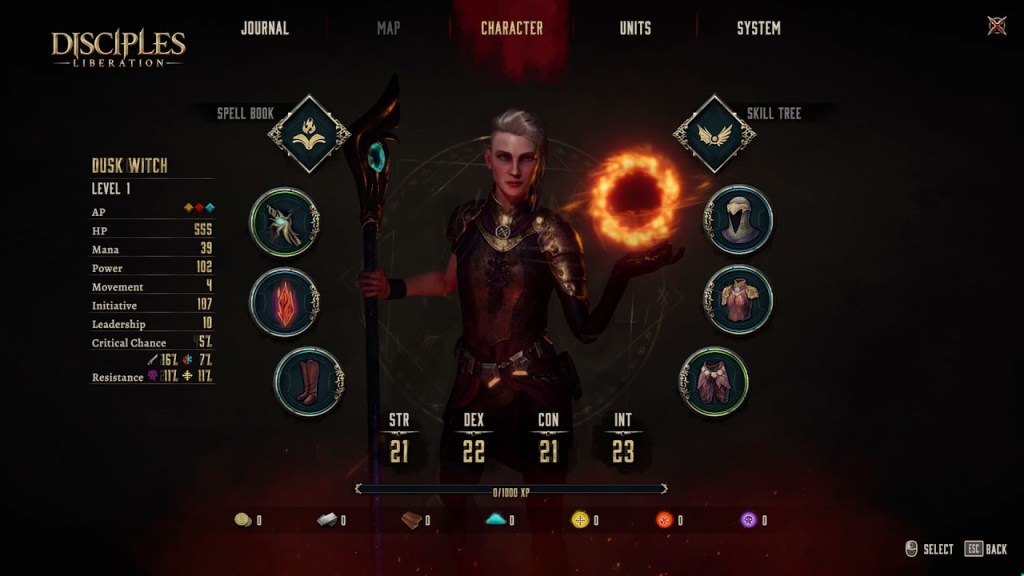Select the Character tab

tap(511, 28)
